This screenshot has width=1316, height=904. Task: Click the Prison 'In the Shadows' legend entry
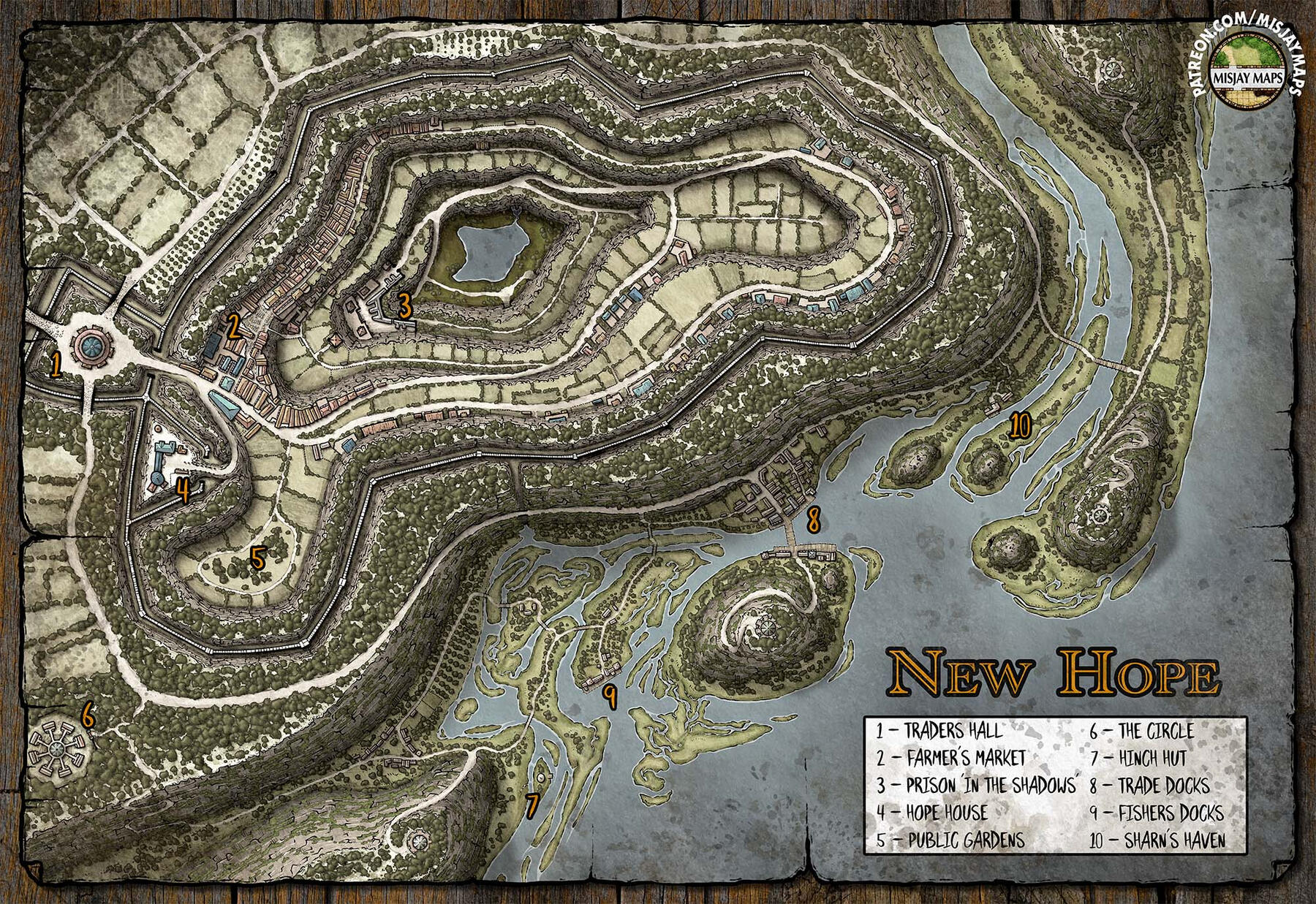tap(977, 785)
